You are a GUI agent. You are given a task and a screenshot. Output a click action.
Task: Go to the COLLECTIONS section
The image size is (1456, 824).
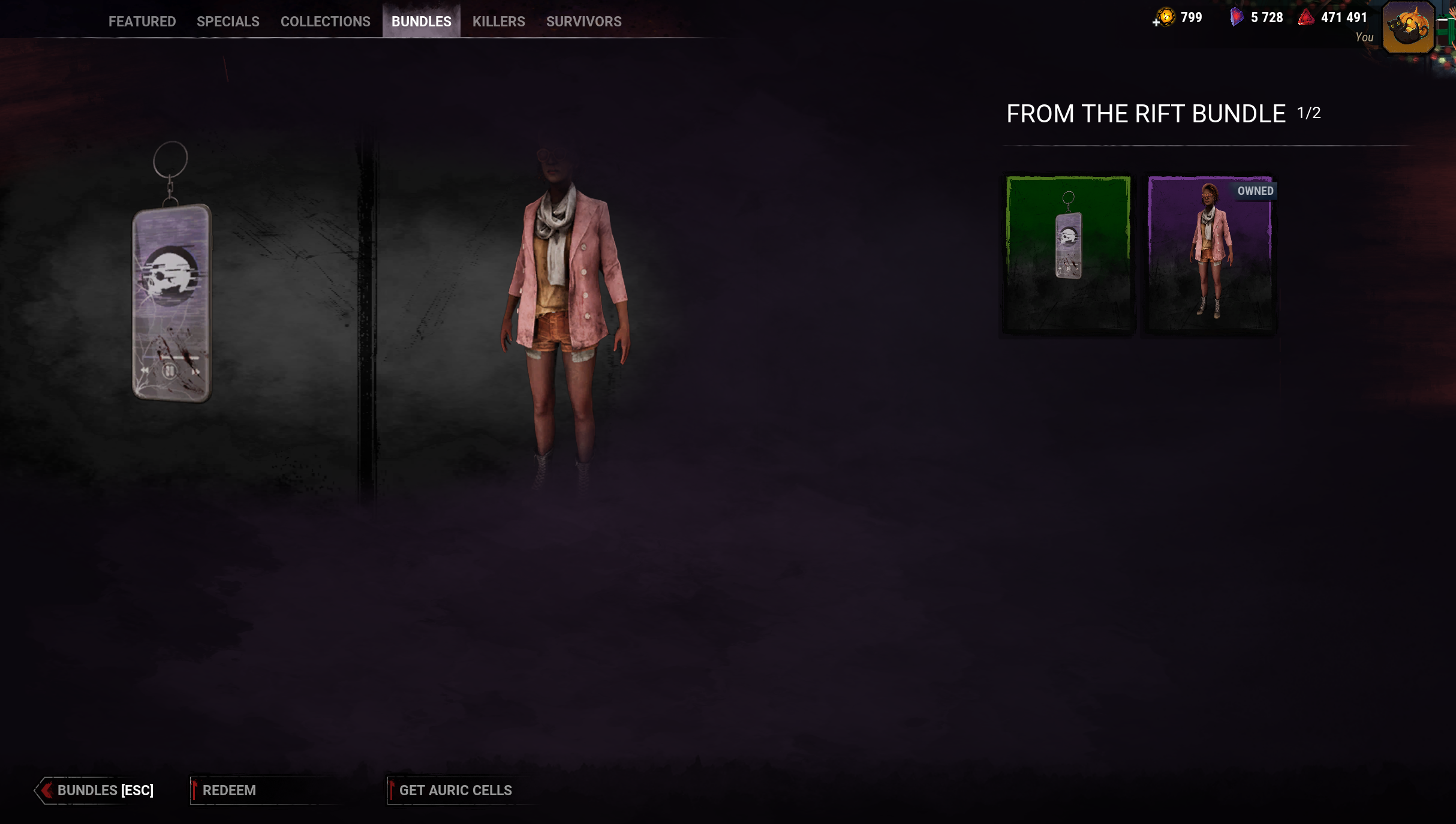(x=325, y=21)
